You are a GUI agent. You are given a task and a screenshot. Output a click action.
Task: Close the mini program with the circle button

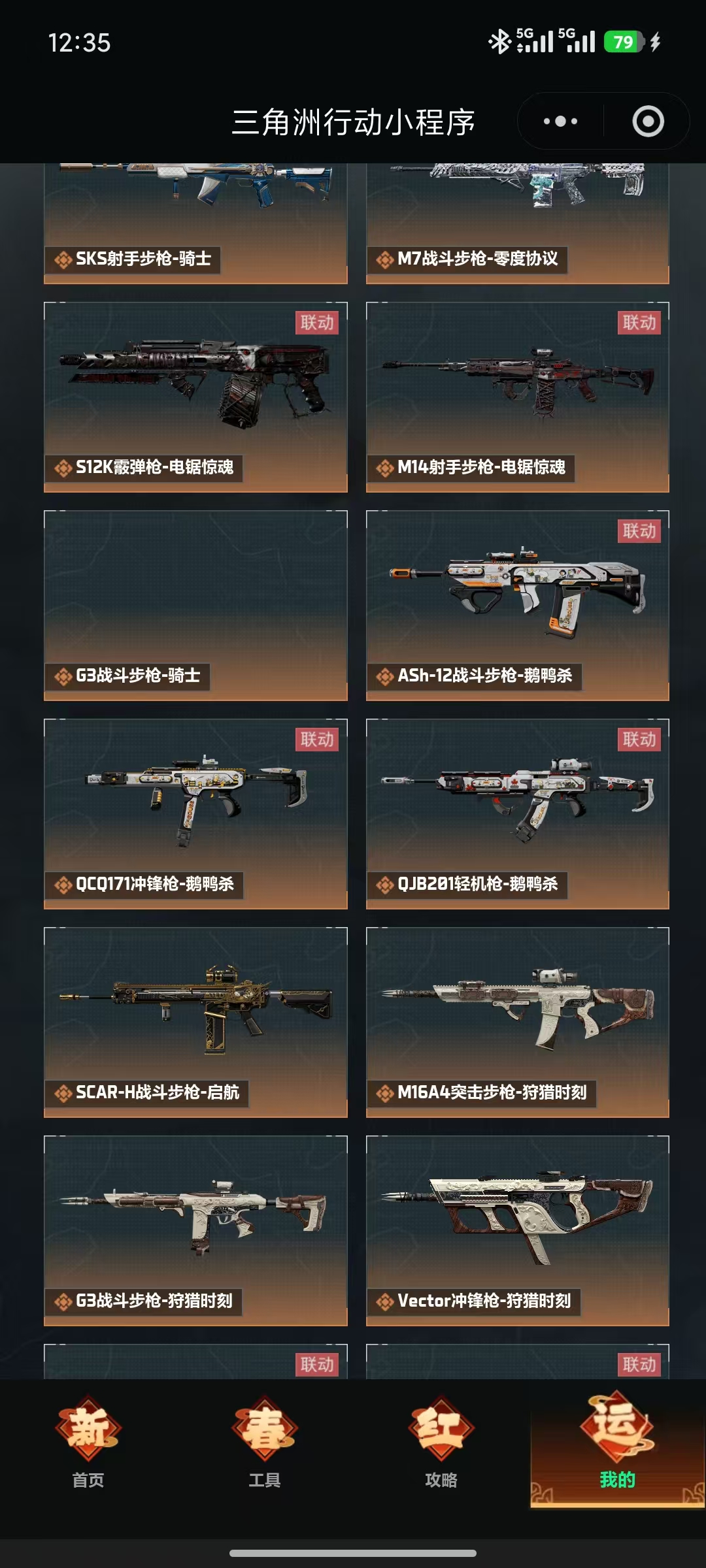pyautogui.click(x=648, y=122)
